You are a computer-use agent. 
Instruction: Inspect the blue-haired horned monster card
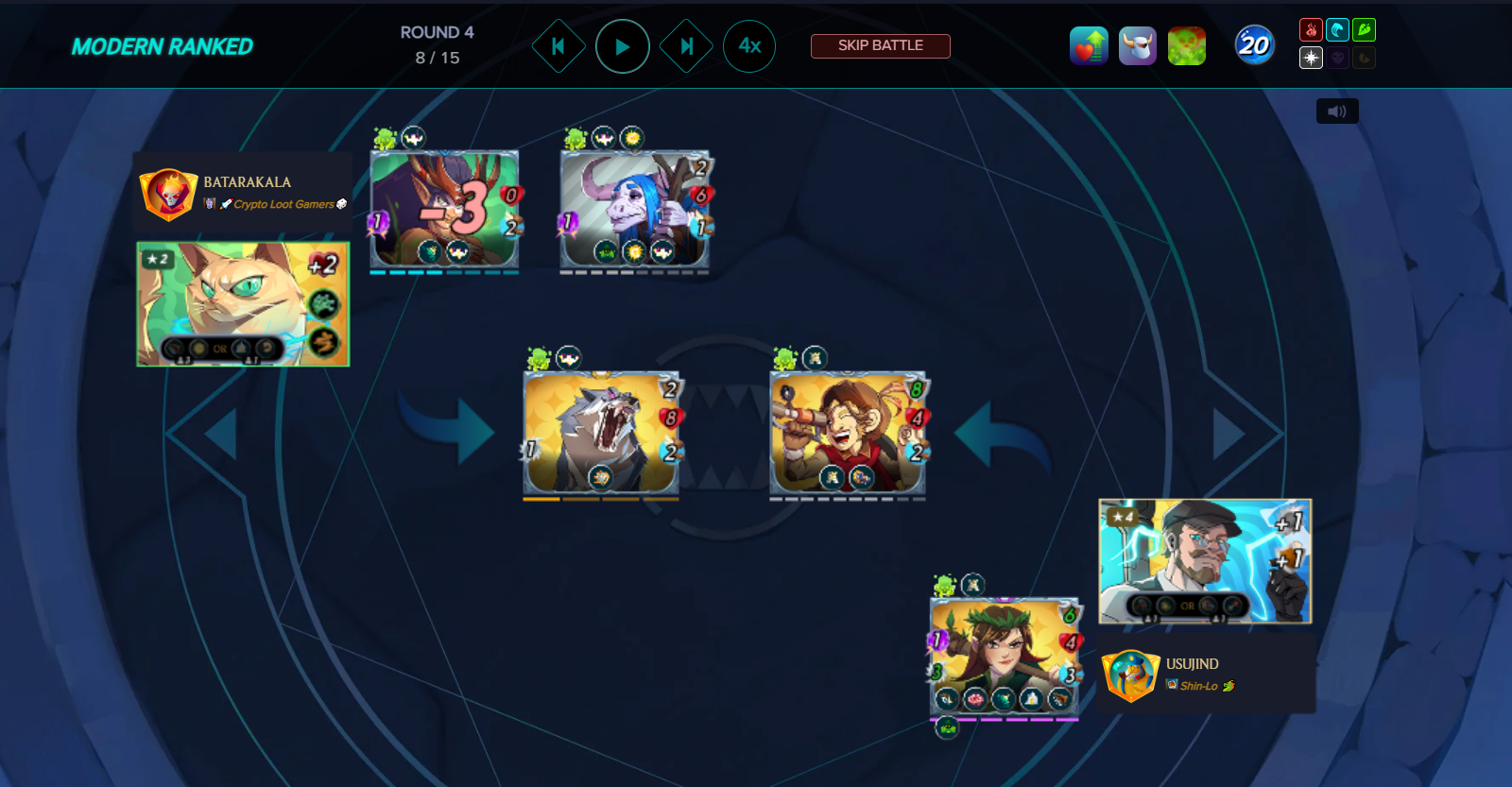pos(634,210)
